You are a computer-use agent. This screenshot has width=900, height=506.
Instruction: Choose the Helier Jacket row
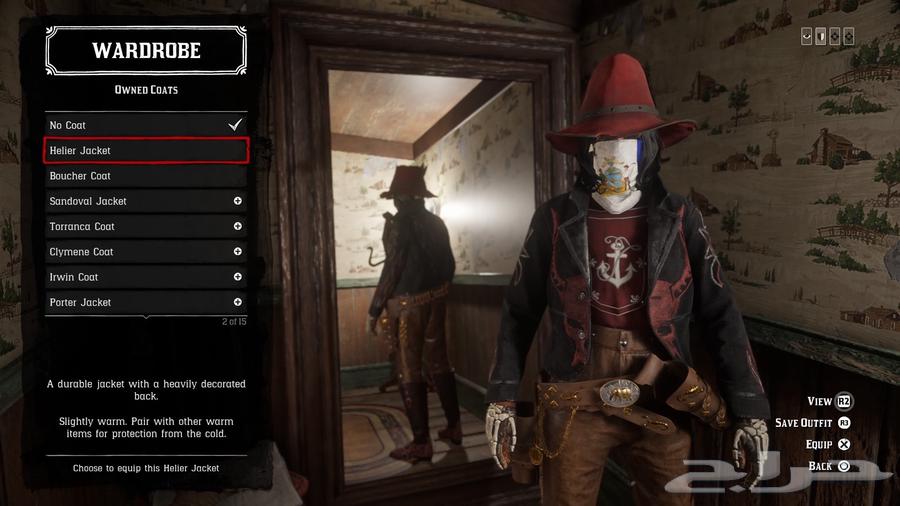(146, 151)
